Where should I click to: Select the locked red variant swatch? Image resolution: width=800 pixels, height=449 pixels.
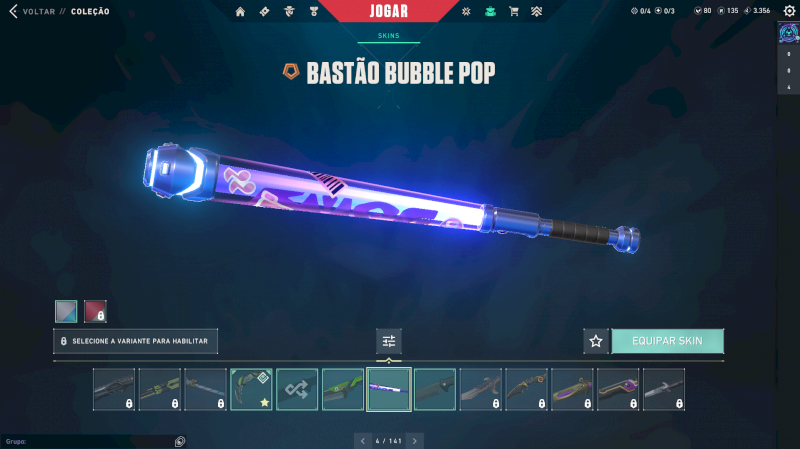pos(95,311)
